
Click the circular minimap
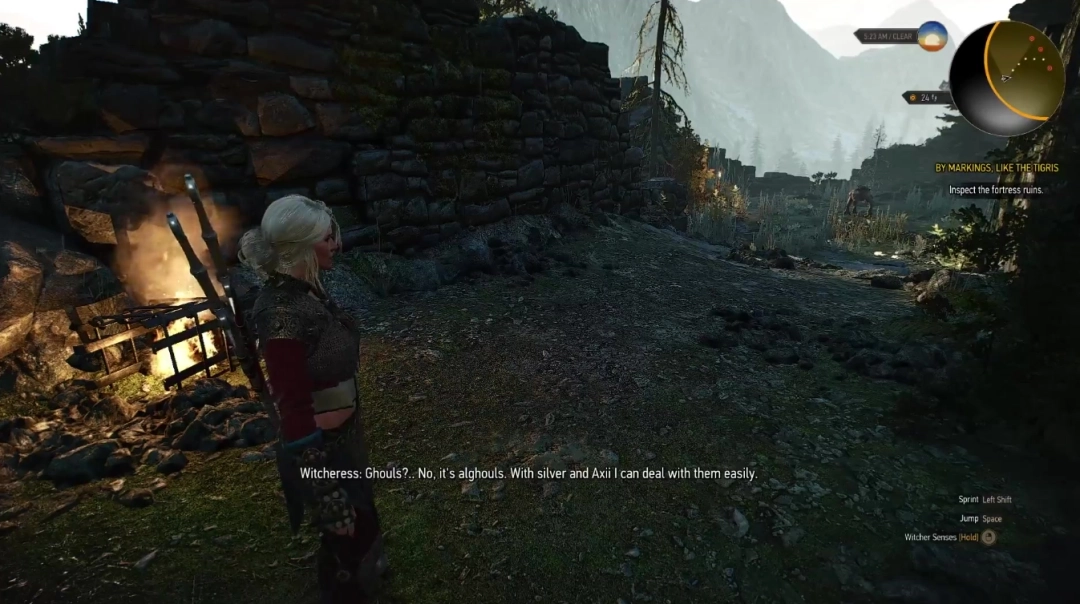tap(1006, 78)
